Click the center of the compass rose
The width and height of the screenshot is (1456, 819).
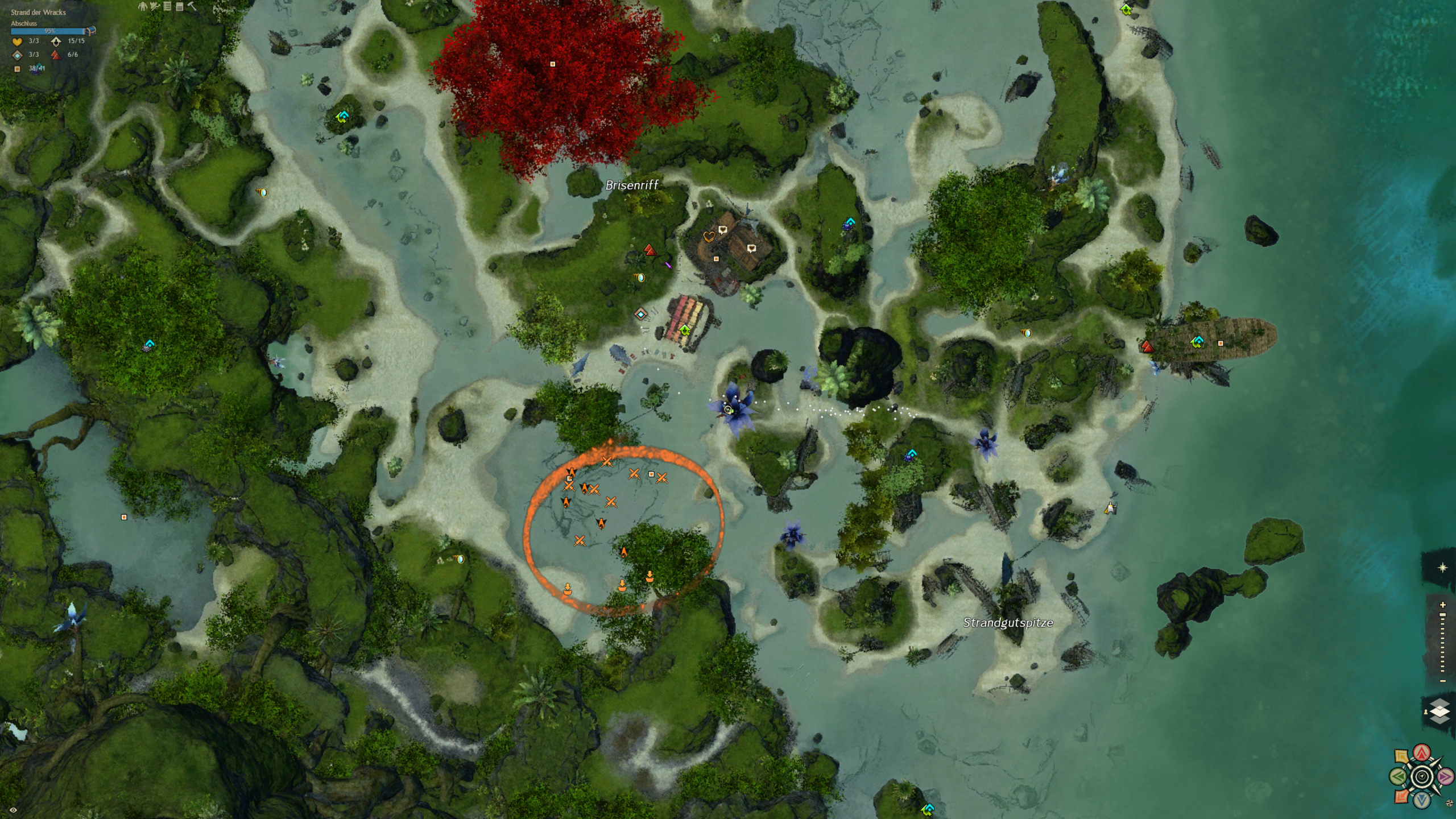click(1422, 776)
